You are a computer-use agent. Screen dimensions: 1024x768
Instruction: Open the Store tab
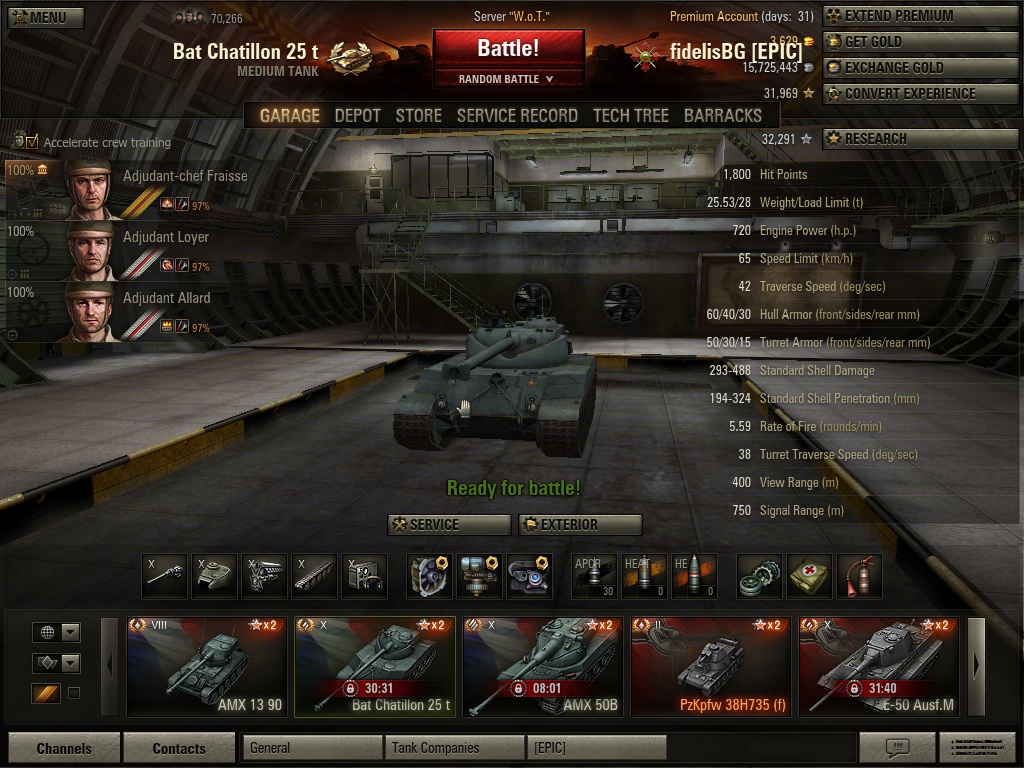click(x=418, y=115)
